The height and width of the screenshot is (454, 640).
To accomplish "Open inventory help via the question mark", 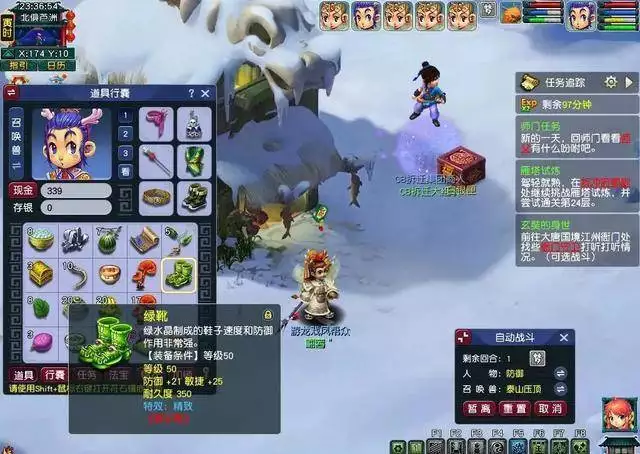I will (x=190, y=93).
